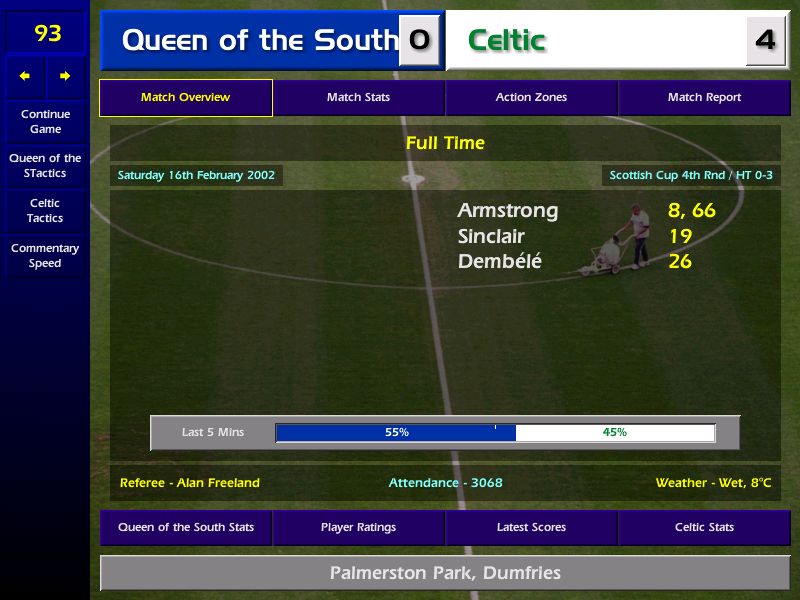
Task: Select the Queen of the South team name
Action: tap(258, 41)
